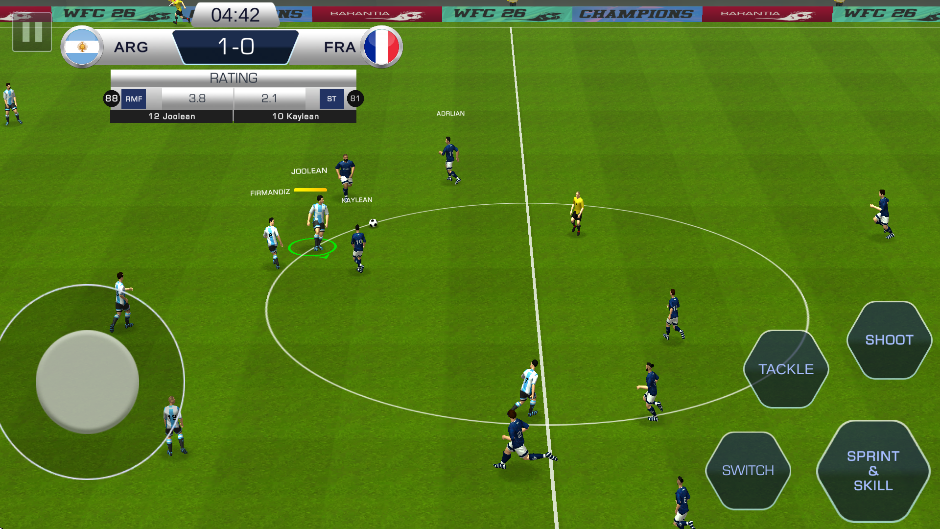Tap the SHOOT button
The height and width of the screenshot is (529, 940).
coord(889,340)
